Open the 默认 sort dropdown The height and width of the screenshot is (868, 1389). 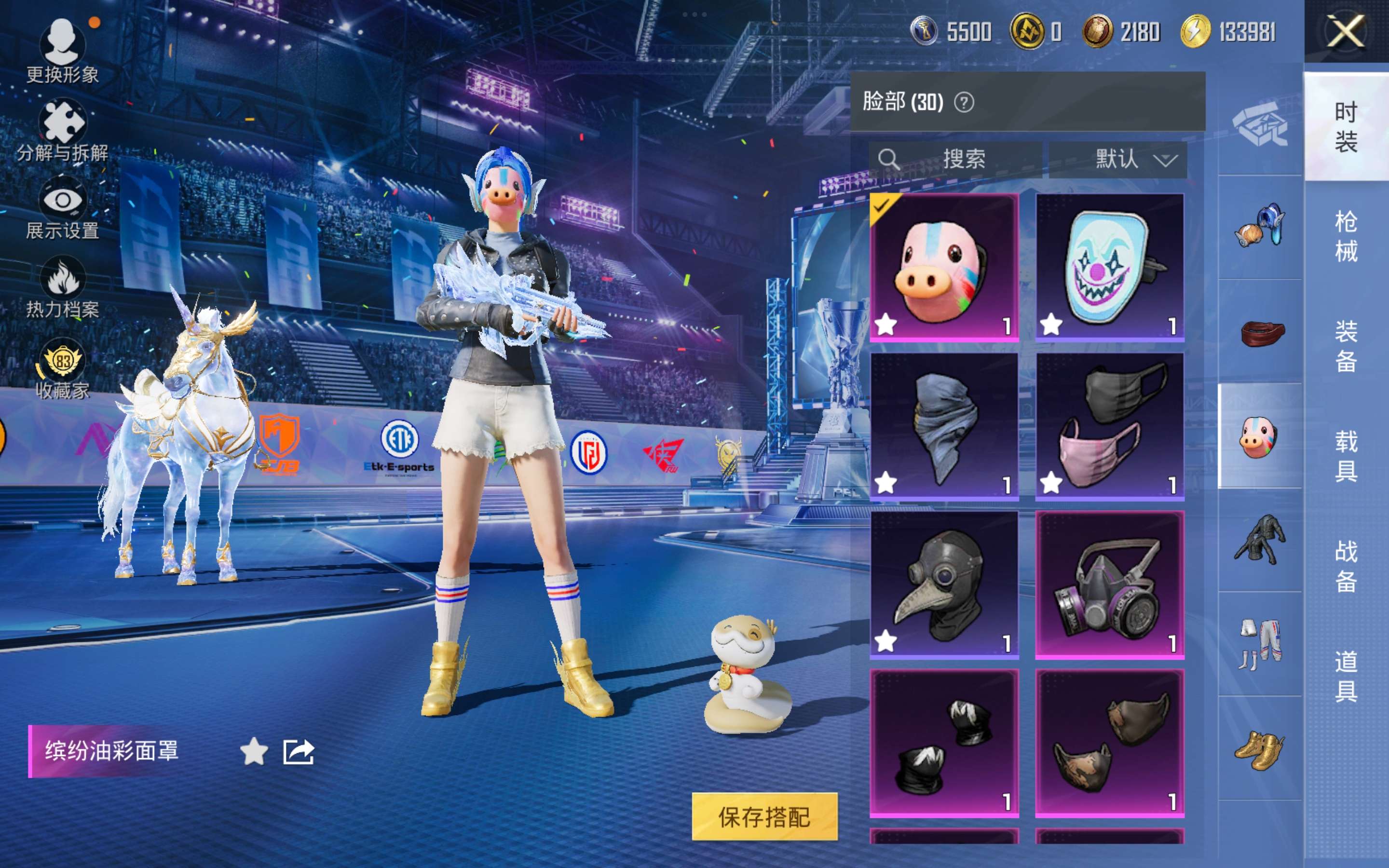tap(1117, 159)
